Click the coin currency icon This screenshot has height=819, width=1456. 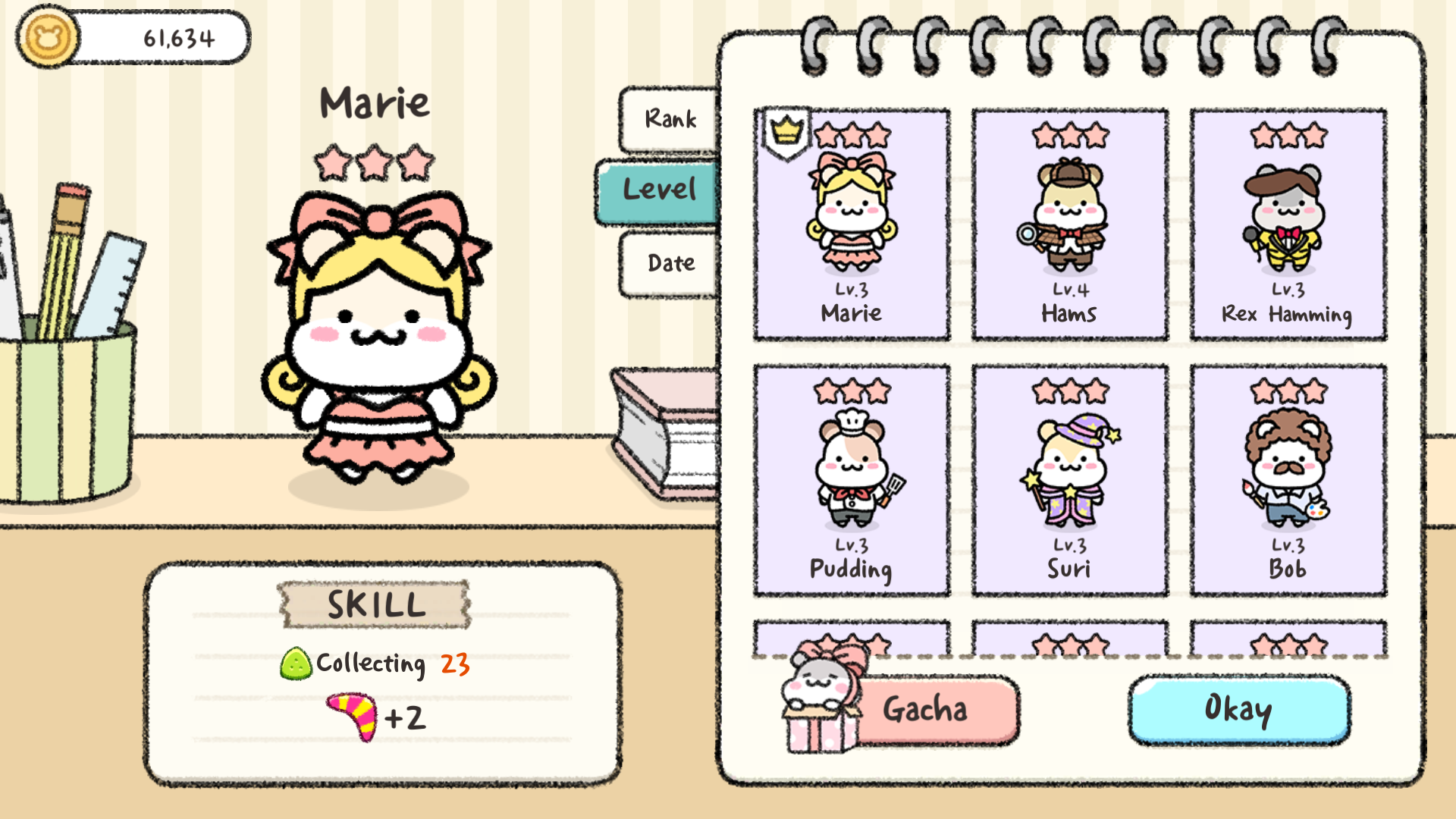click(47, 36)
